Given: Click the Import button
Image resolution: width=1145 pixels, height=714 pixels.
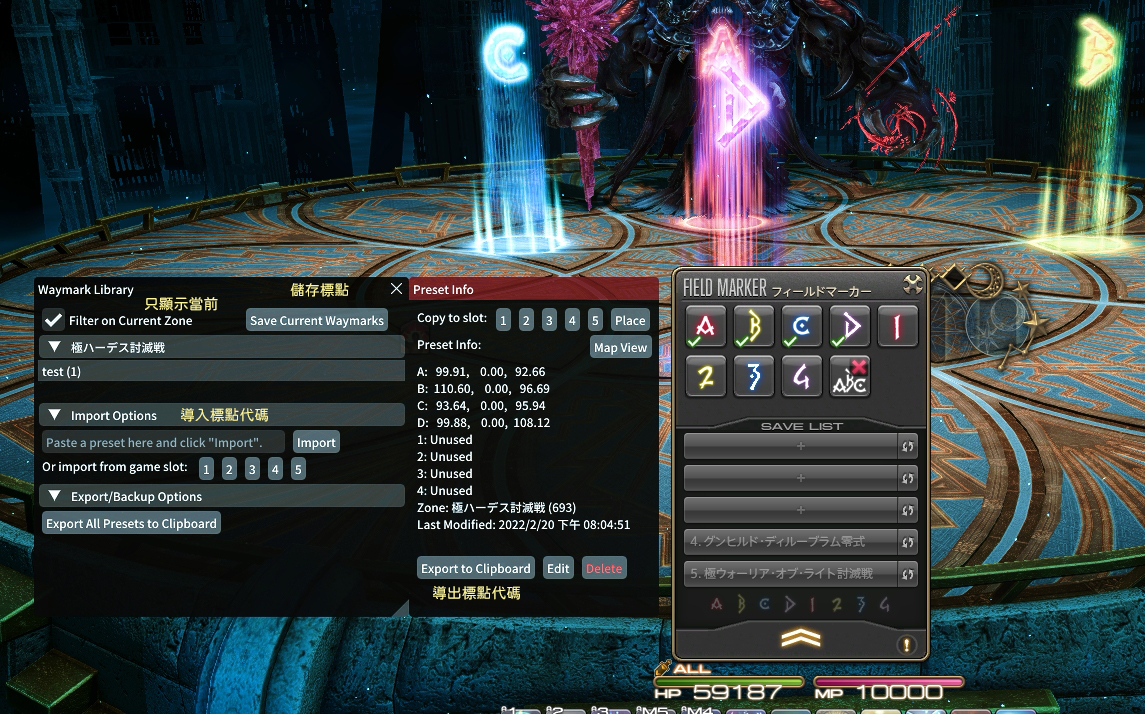Looking at the screenshot, I should 316,442.
